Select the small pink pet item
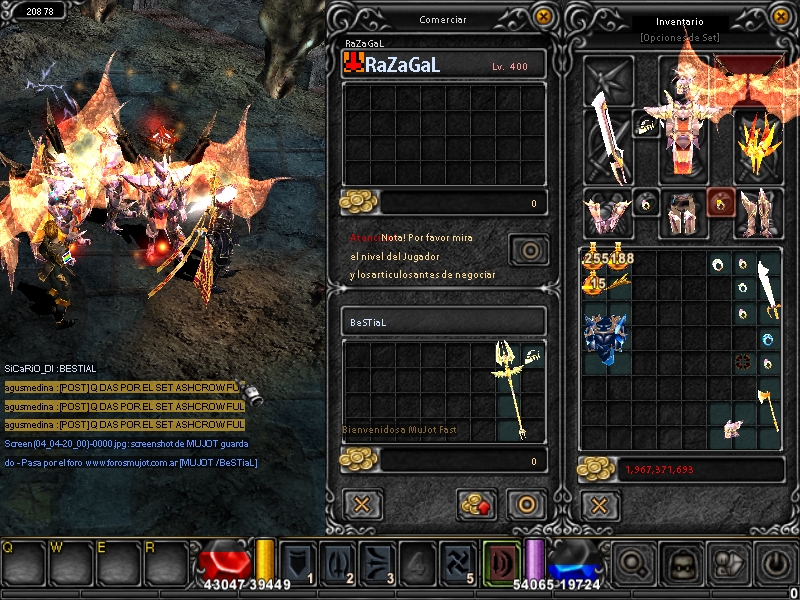This screenshot has width=800, height=600. [x=733, y=428]
